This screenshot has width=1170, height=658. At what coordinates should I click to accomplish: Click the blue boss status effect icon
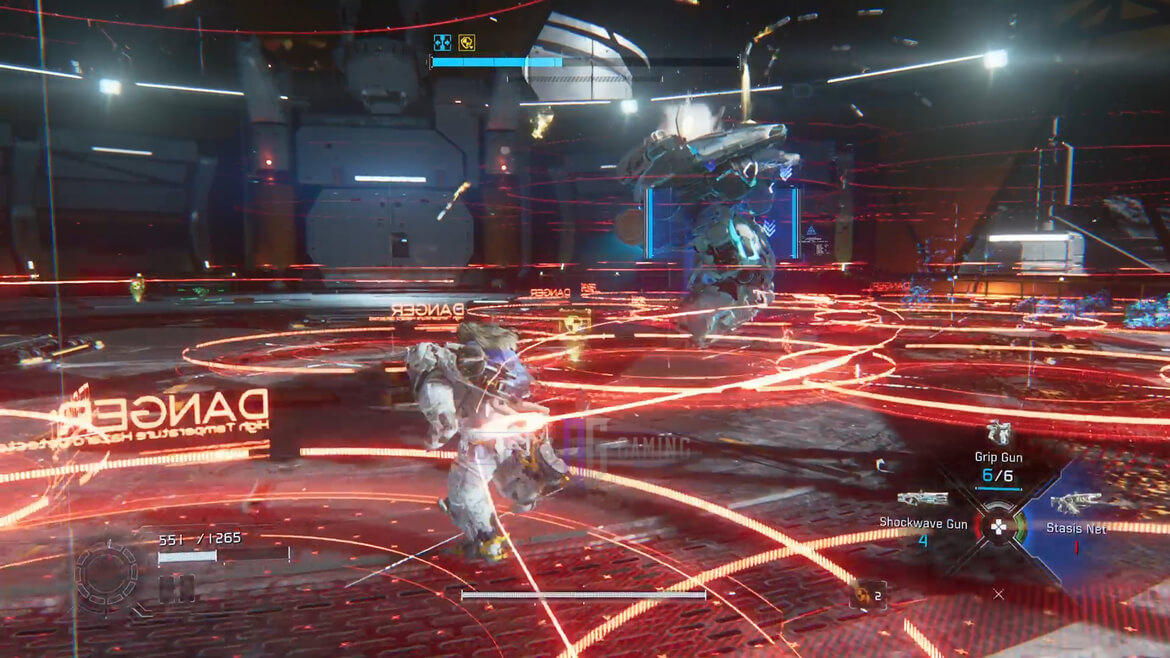click(x=442, y=42)
